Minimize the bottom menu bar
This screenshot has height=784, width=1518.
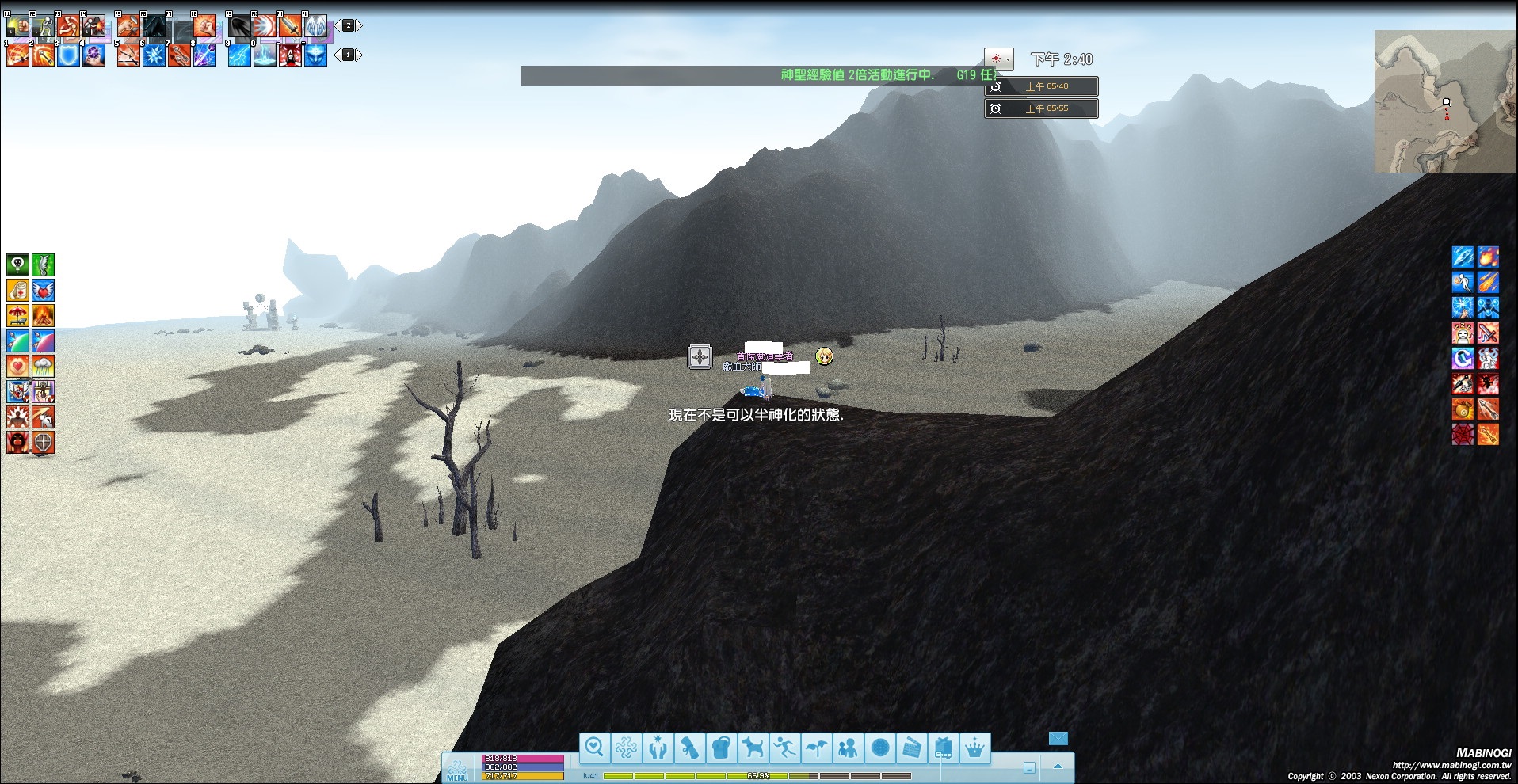pos(1029,767)
